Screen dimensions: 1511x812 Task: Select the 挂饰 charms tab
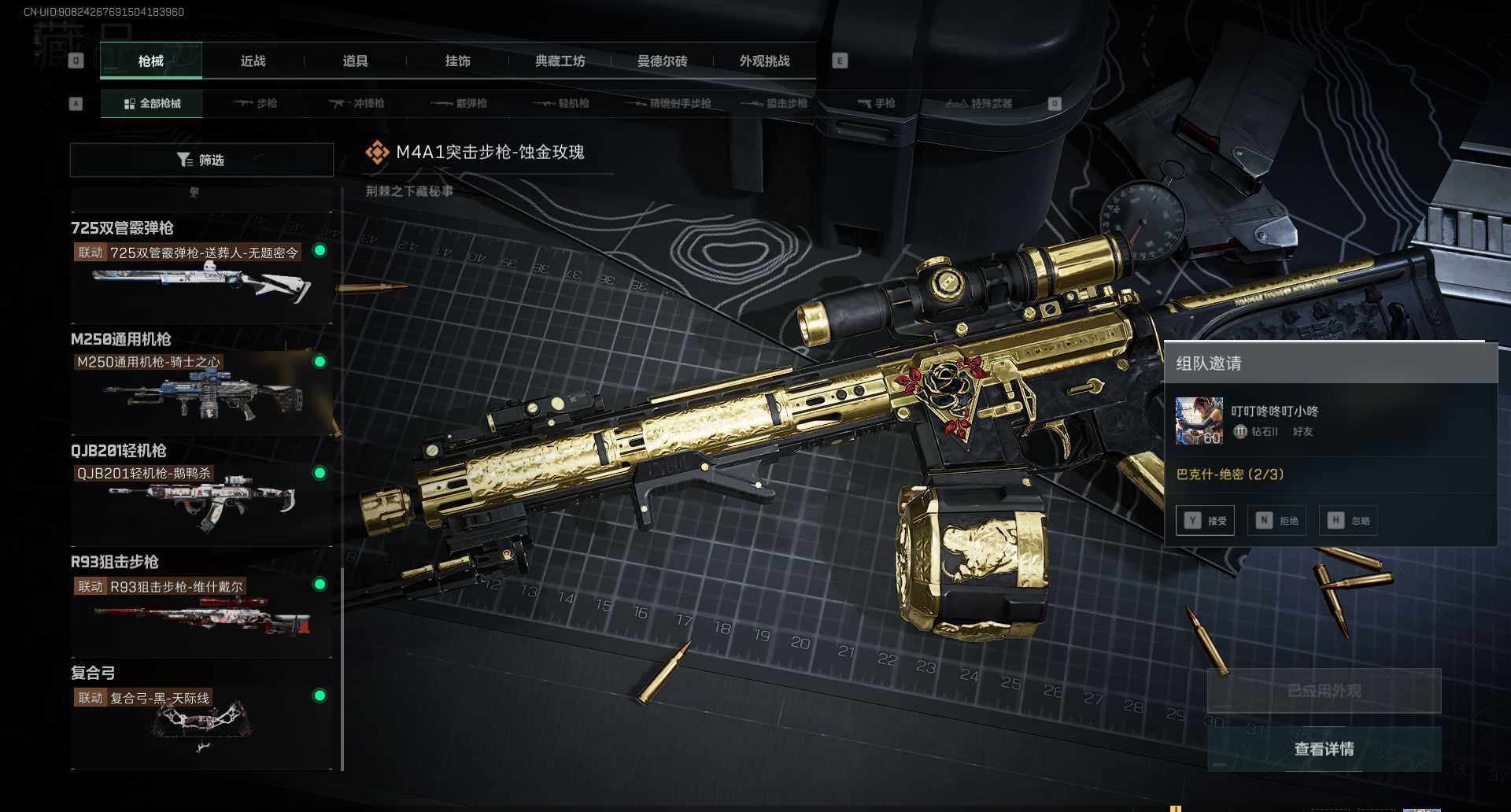pyautogui.click(x=457, y=61)
